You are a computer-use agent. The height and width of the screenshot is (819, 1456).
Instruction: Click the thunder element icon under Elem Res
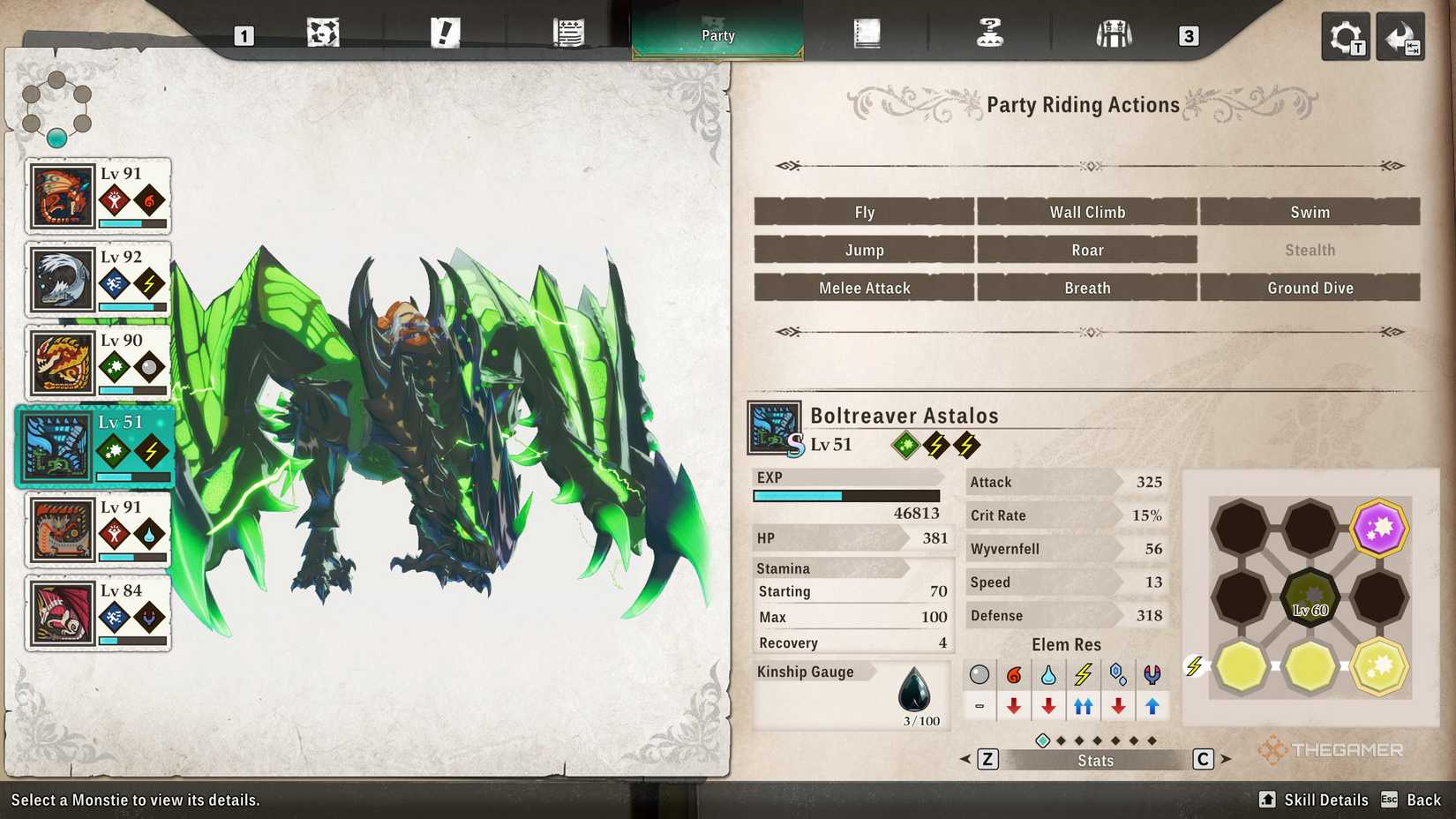pyautogui.click(x=1083, y=675)
